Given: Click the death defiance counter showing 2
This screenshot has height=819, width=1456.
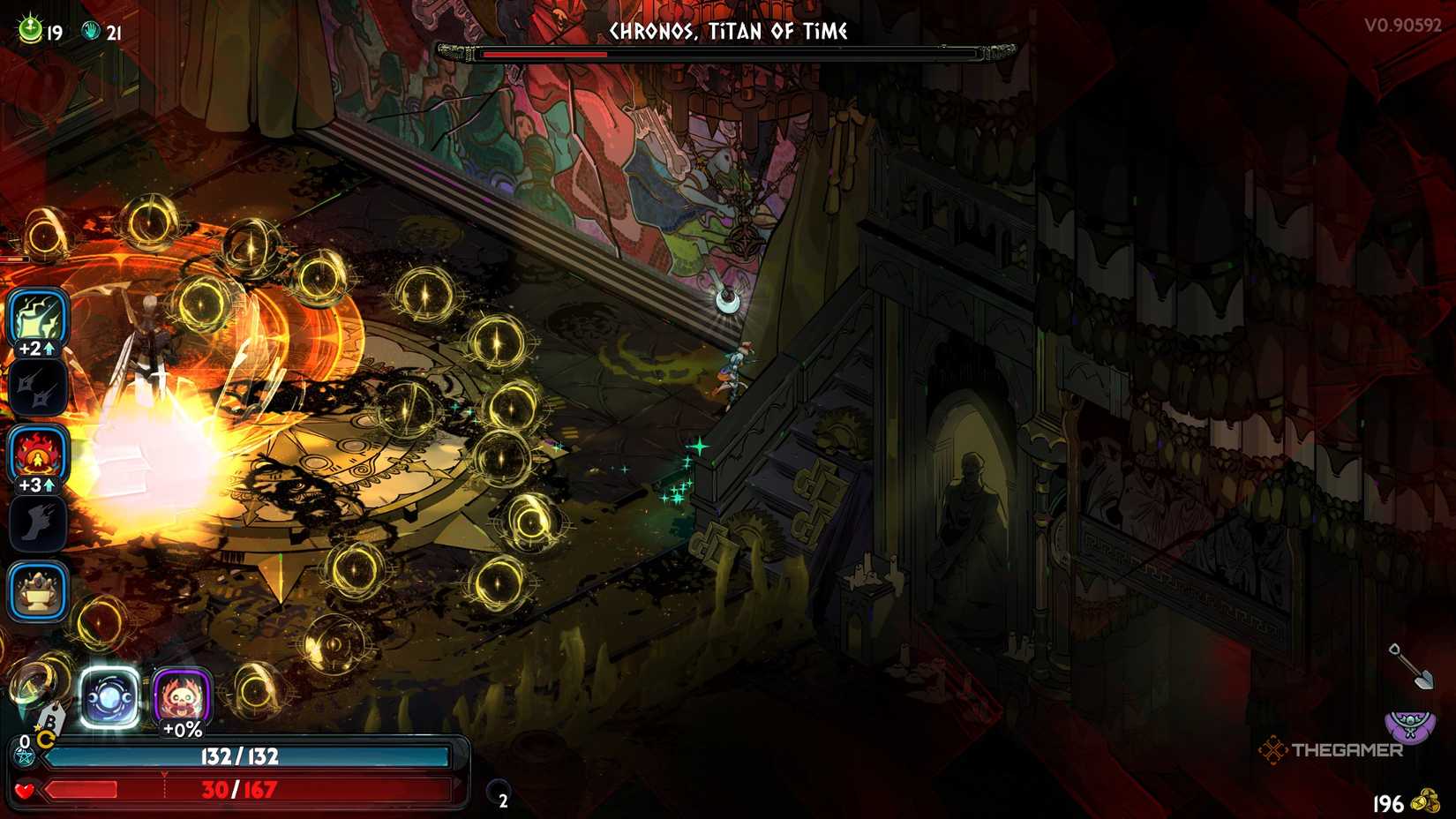Looking at the screenshot, I should 501,804.
